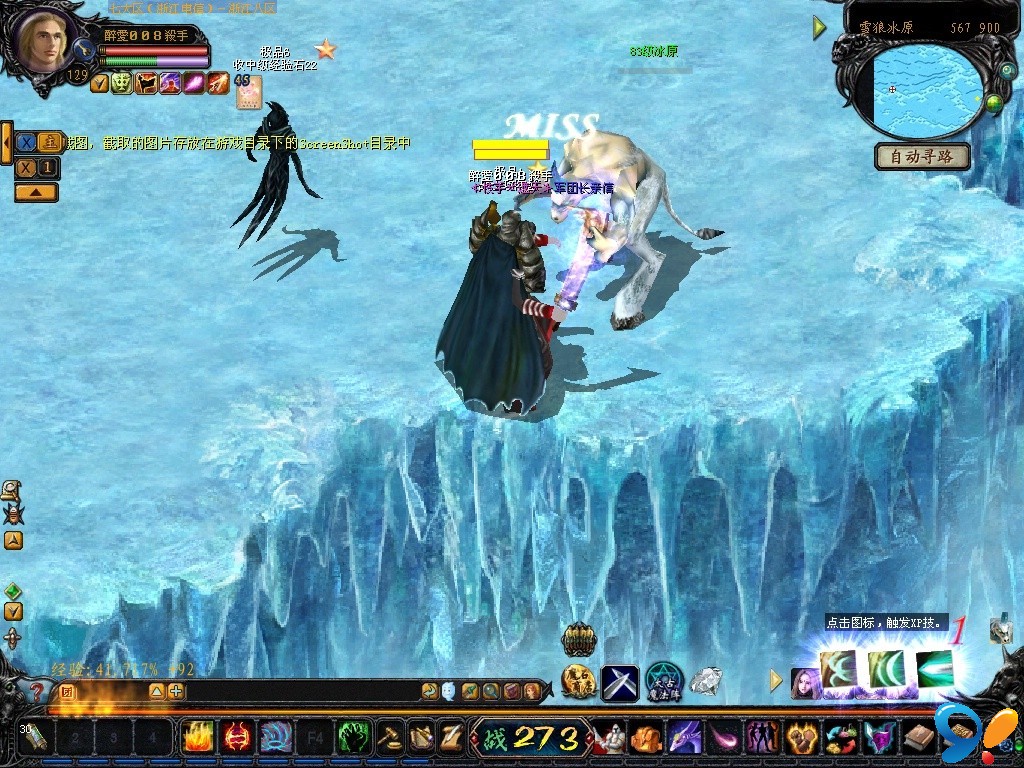Image resolution: width=1024 pixels, height=768 pixels.
Task: Click the red question mark help button
Action: tap(37, 691)
